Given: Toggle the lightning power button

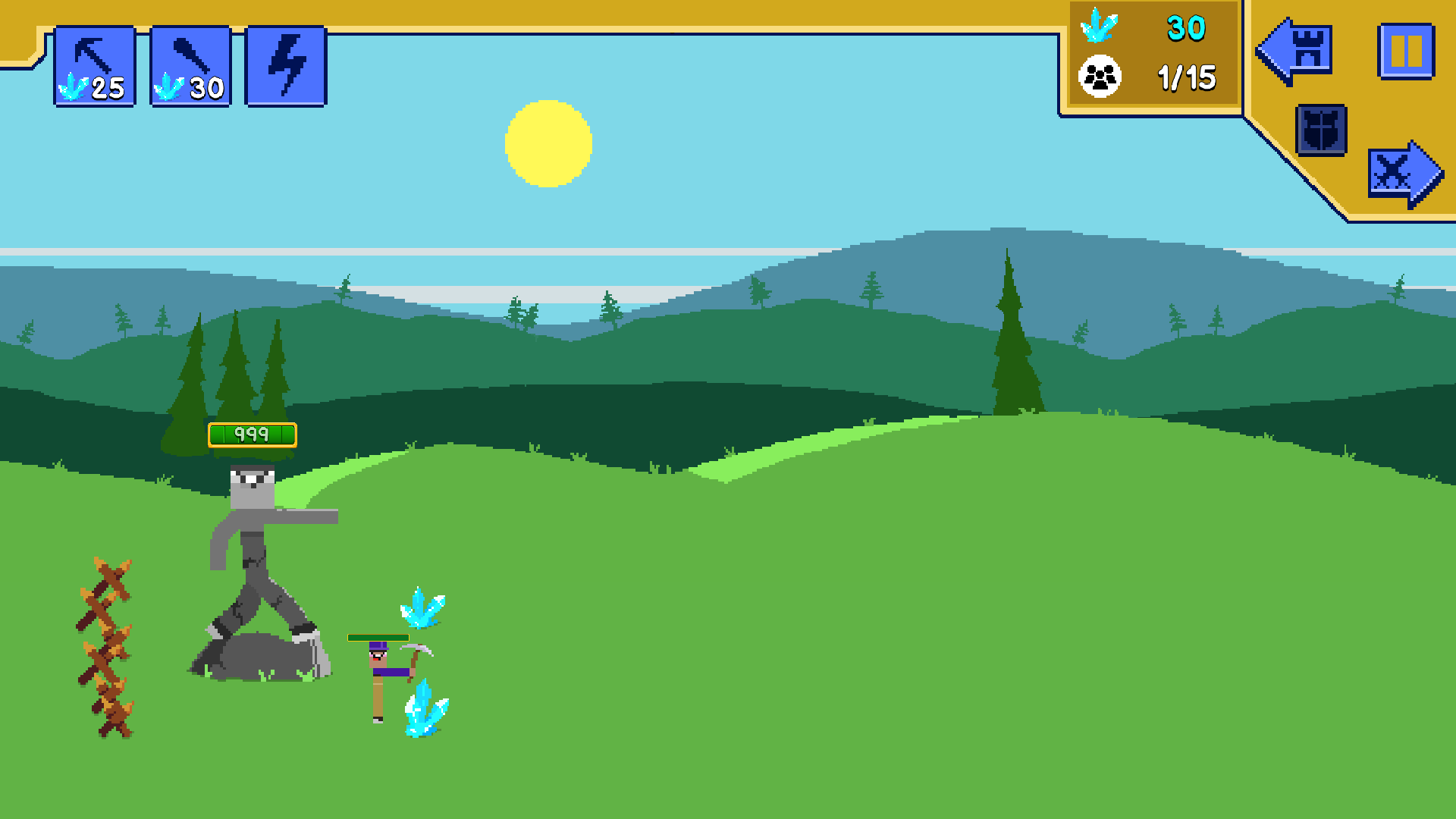Looking at the screenshot, I should (x=287, y=64).
